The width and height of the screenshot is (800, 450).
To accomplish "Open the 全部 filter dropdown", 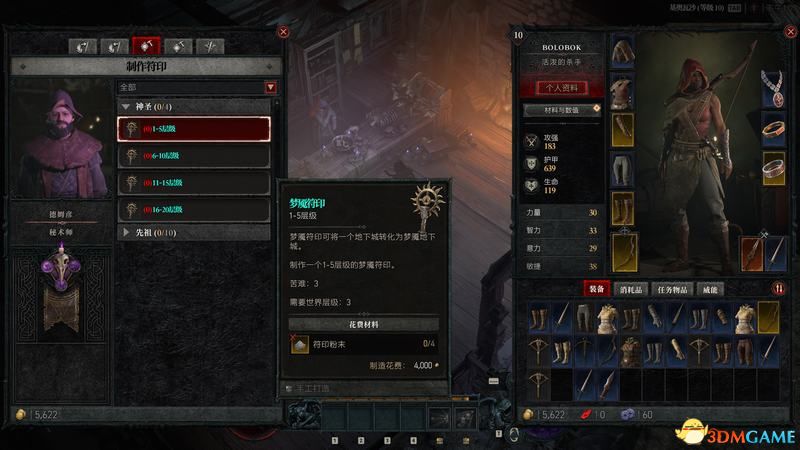I will point(197,87).
